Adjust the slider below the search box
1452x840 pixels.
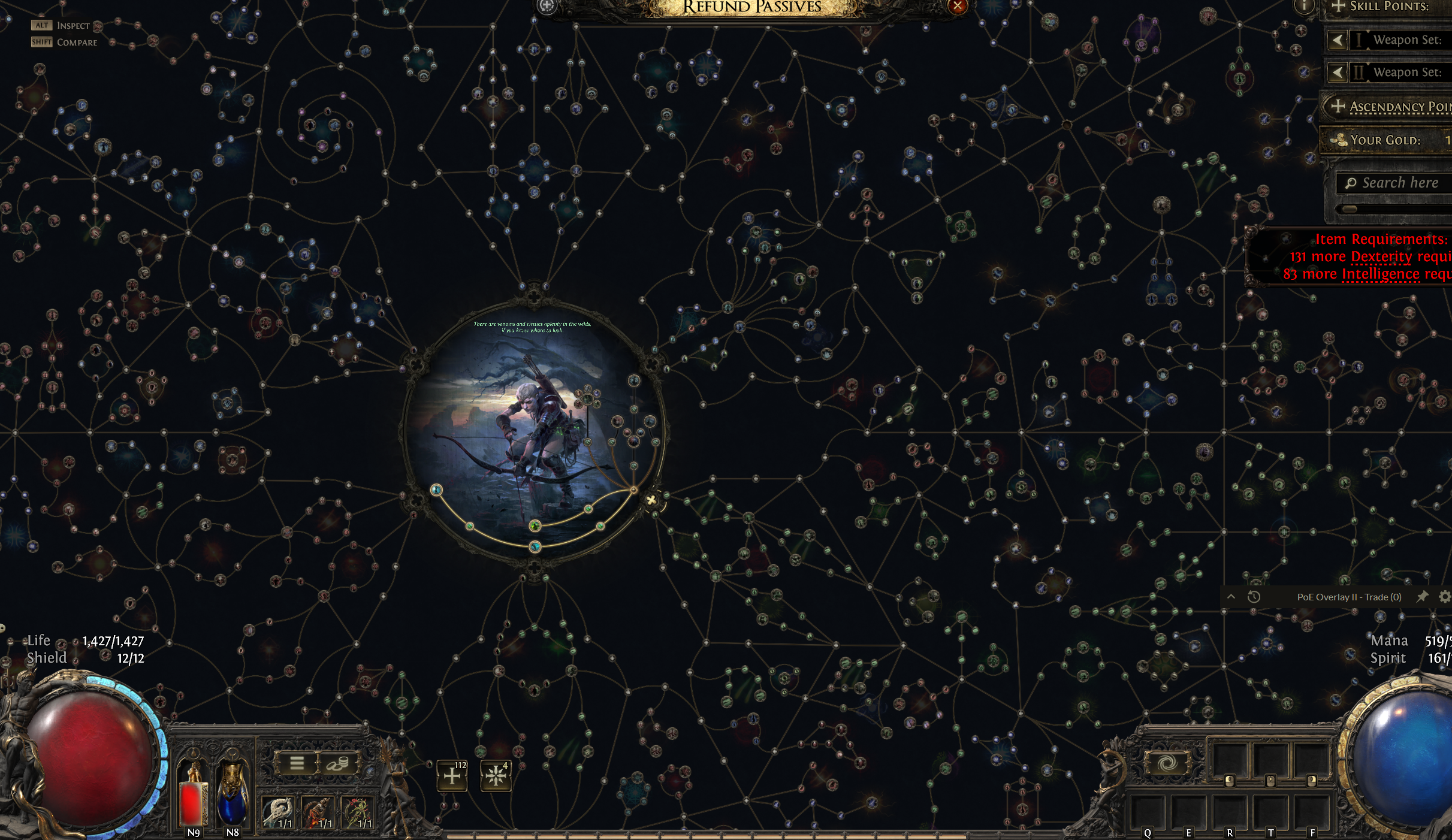[x=1351, y=209]
